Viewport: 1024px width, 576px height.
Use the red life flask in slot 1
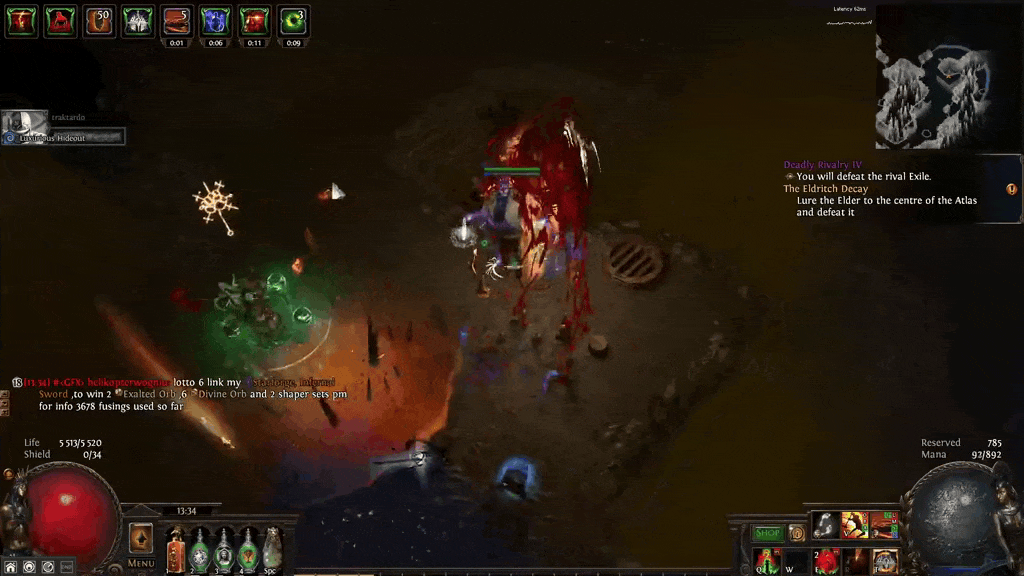pos(176,549)
